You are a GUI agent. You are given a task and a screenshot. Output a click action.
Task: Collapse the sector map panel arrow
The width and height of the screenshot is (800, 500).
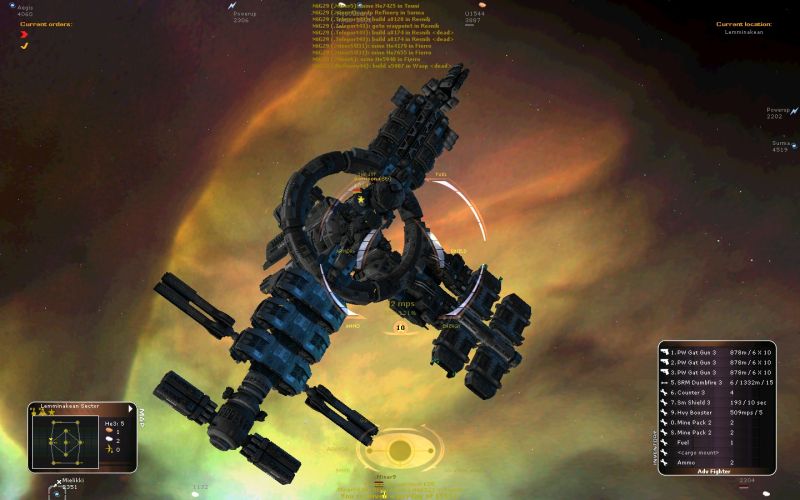(130, 407)
